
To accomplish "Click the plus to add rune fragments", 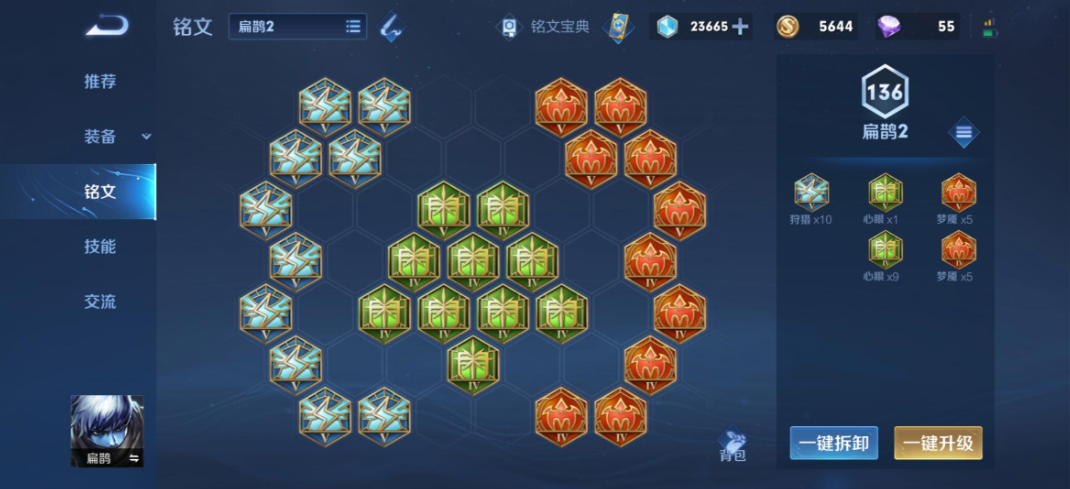I will [x=741, y=26].
